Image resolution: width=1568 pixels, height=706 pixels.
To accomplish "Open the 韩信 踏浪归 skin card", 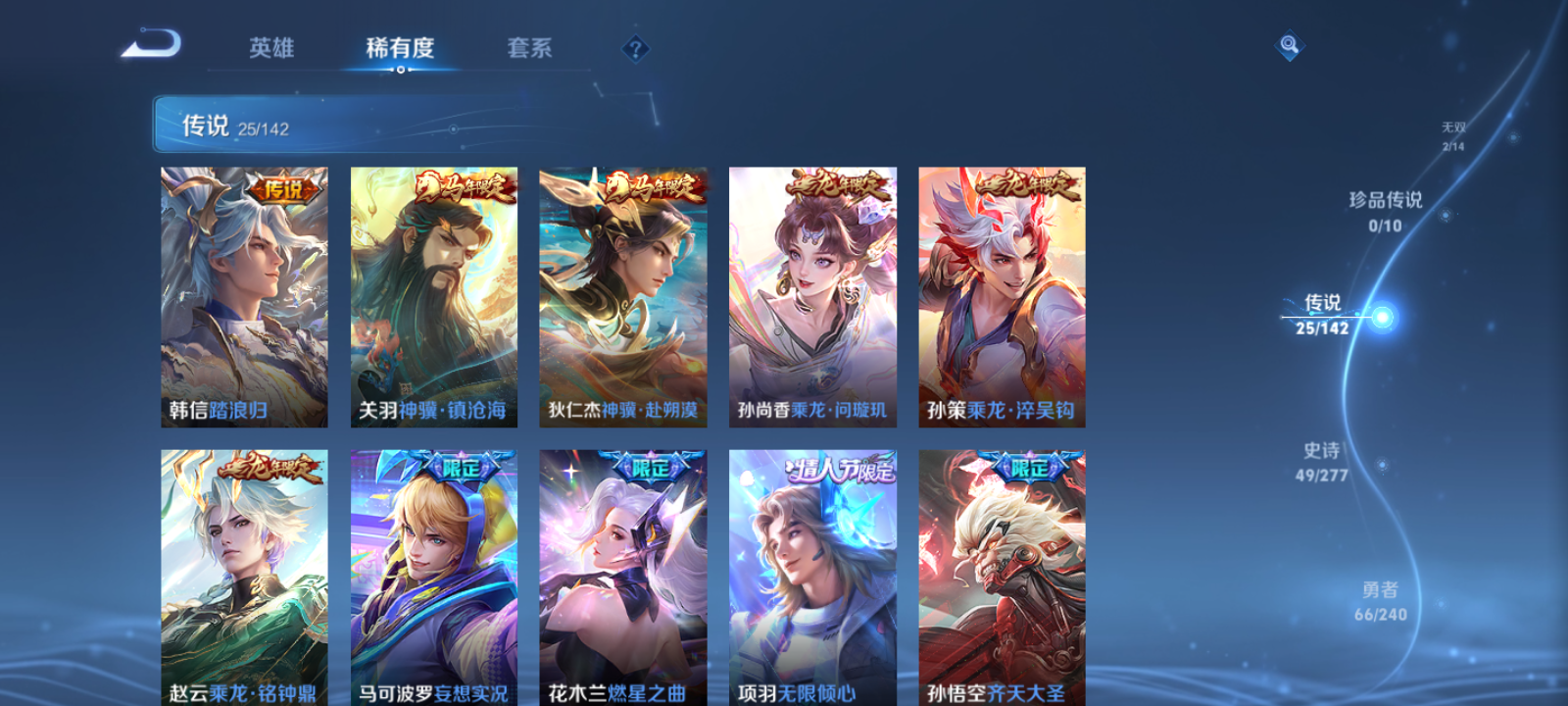I will 243,294.
